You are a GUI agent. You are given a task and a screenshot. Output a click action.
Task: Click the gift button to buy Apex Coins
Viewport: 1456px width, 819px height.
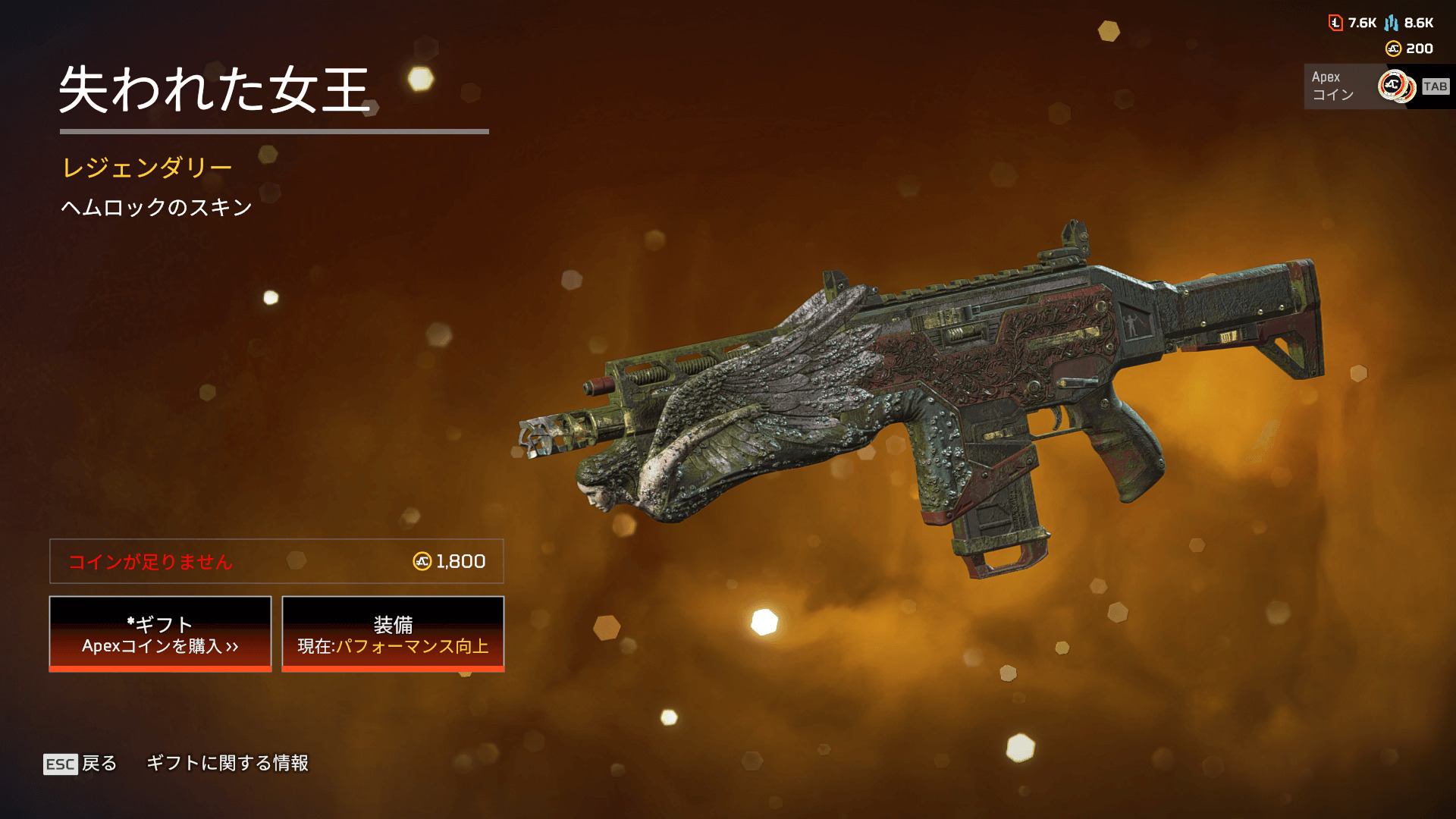pos(160,634)
